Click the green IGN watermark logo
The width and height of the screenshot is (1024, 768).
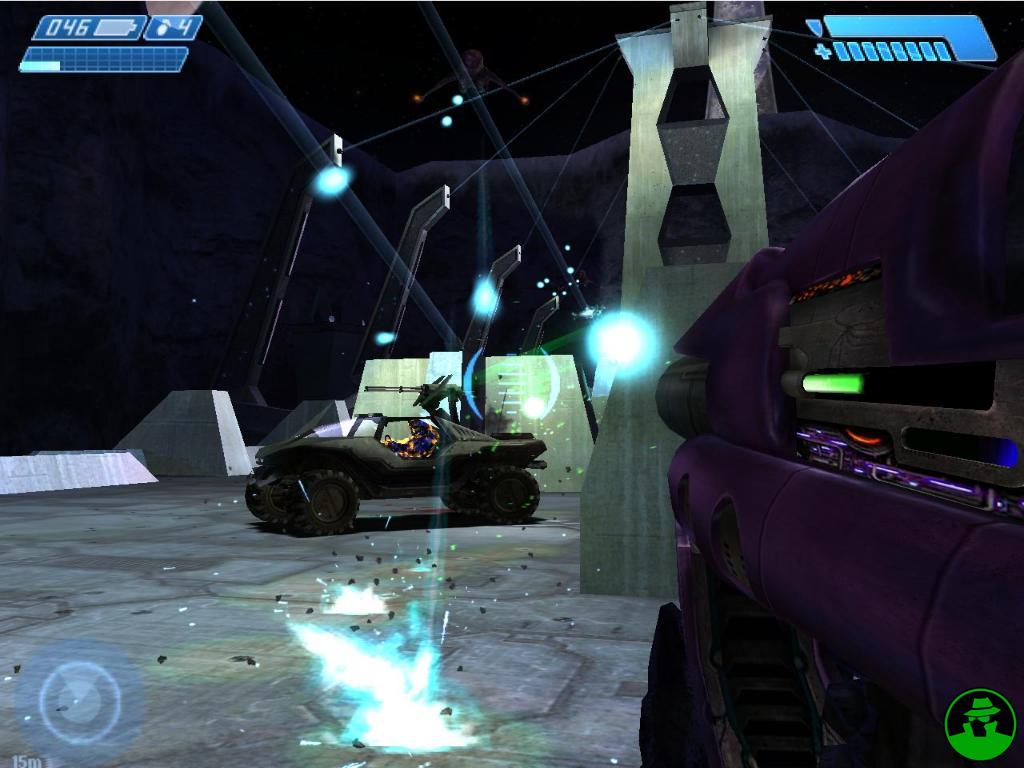(980, 722)
